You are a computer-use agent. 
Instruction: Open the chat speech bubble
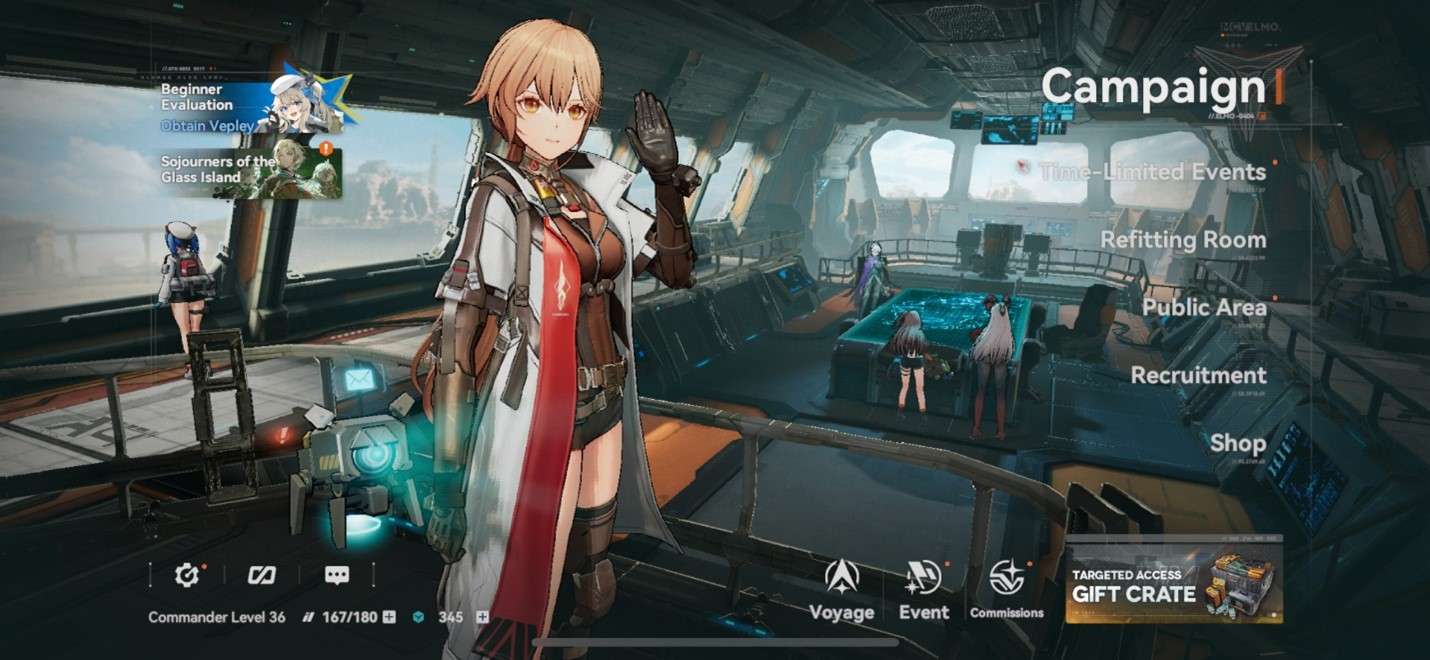pos(337,575)
